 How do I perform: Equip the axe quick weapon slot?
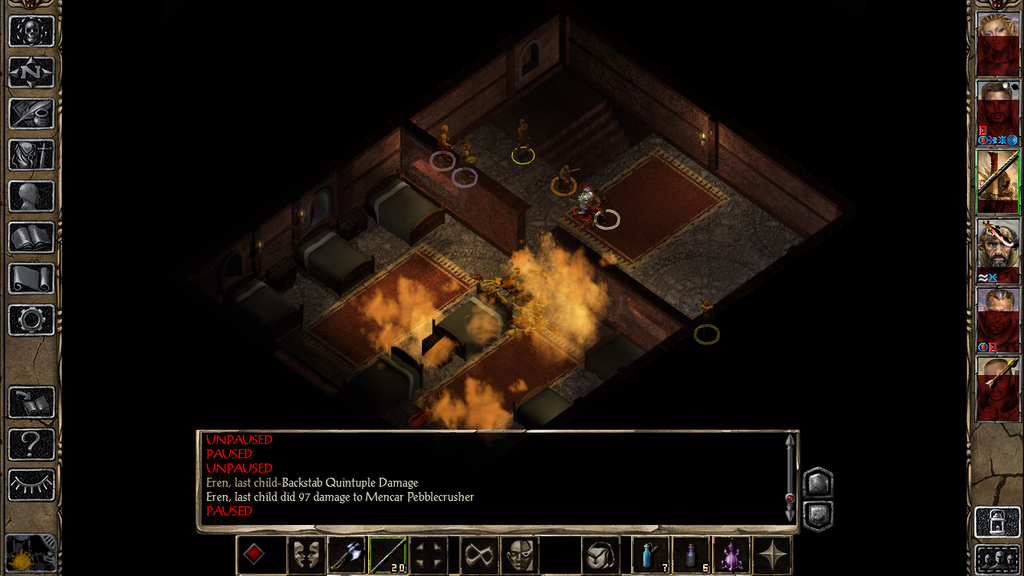point(346,555)
